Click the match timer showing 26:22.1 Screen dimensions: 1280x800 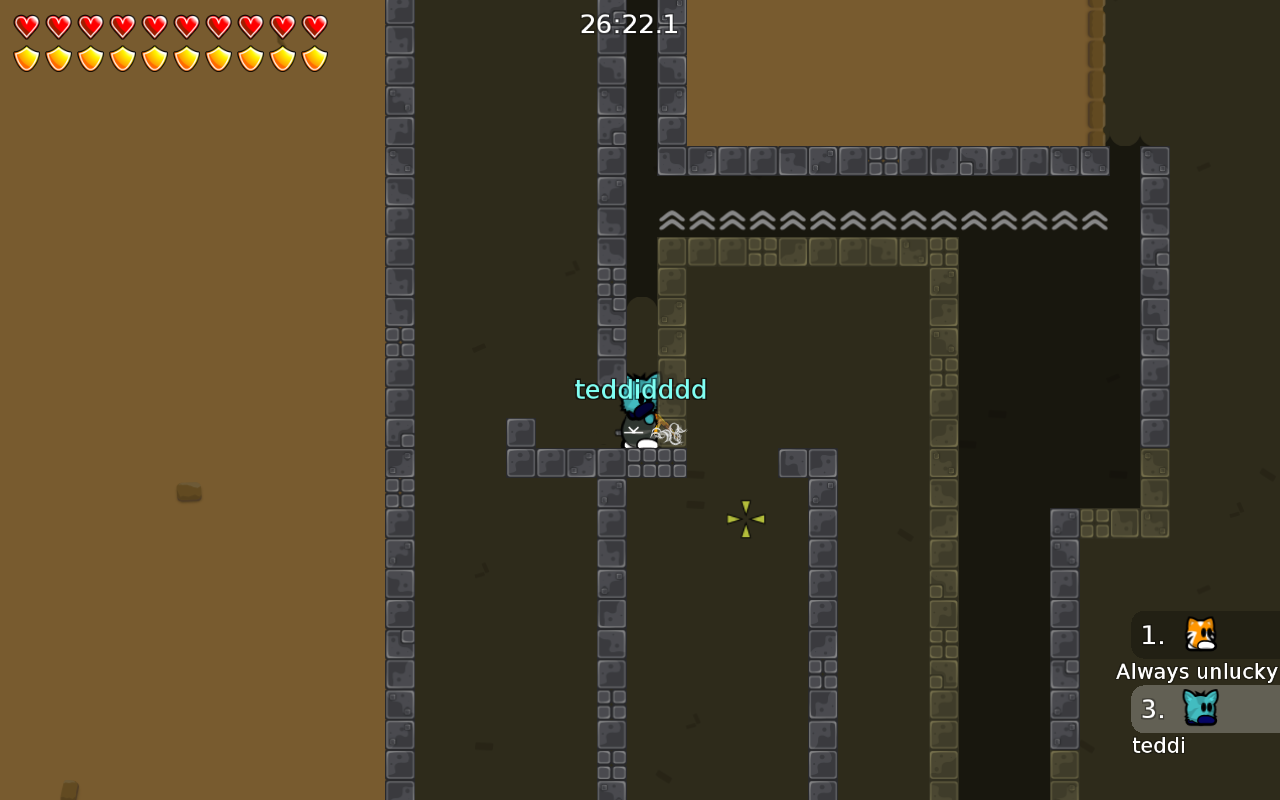(x=629, y=24)
